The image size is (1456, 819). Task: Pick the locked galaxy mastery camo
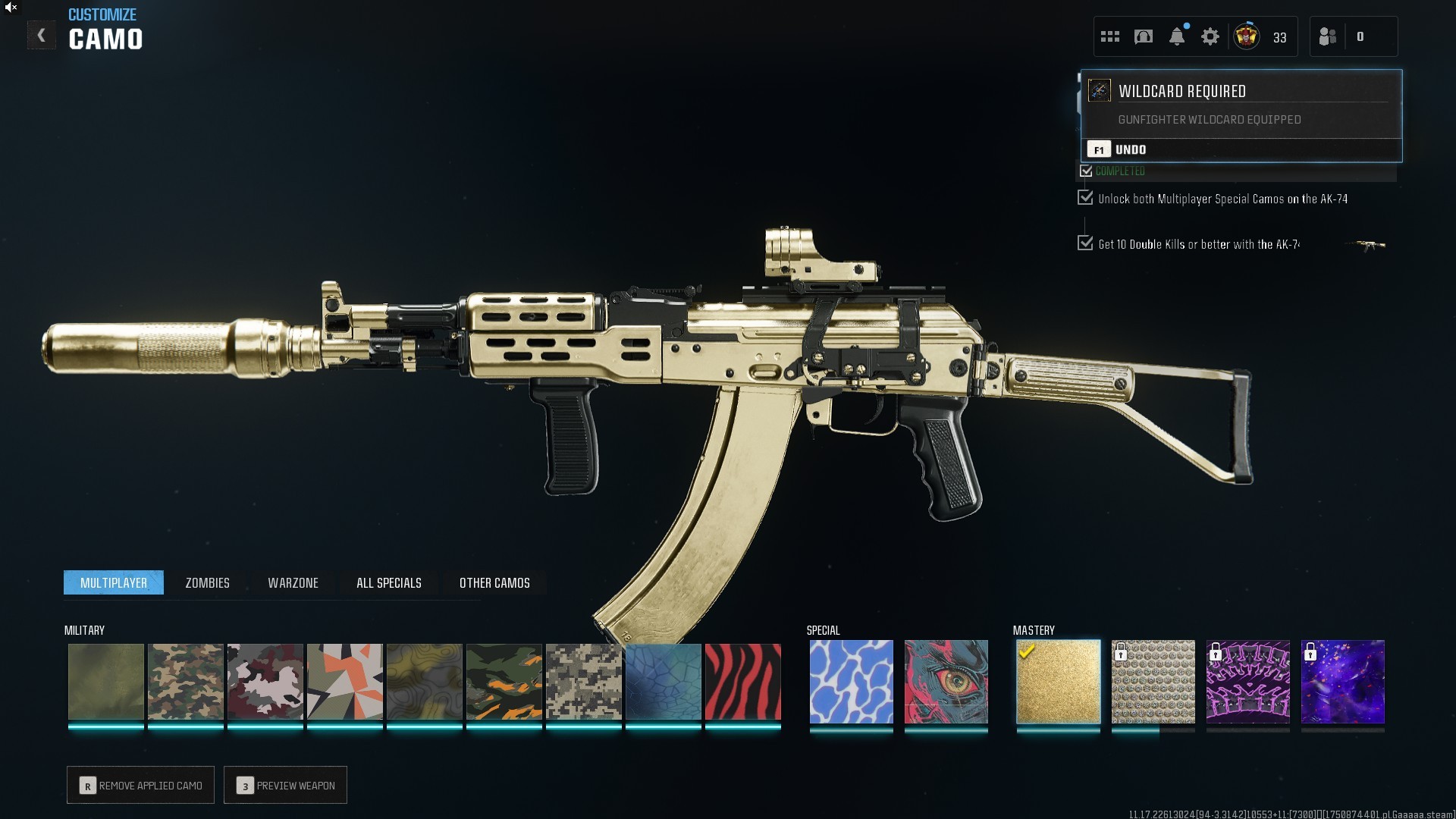(x=1342, y=682)
